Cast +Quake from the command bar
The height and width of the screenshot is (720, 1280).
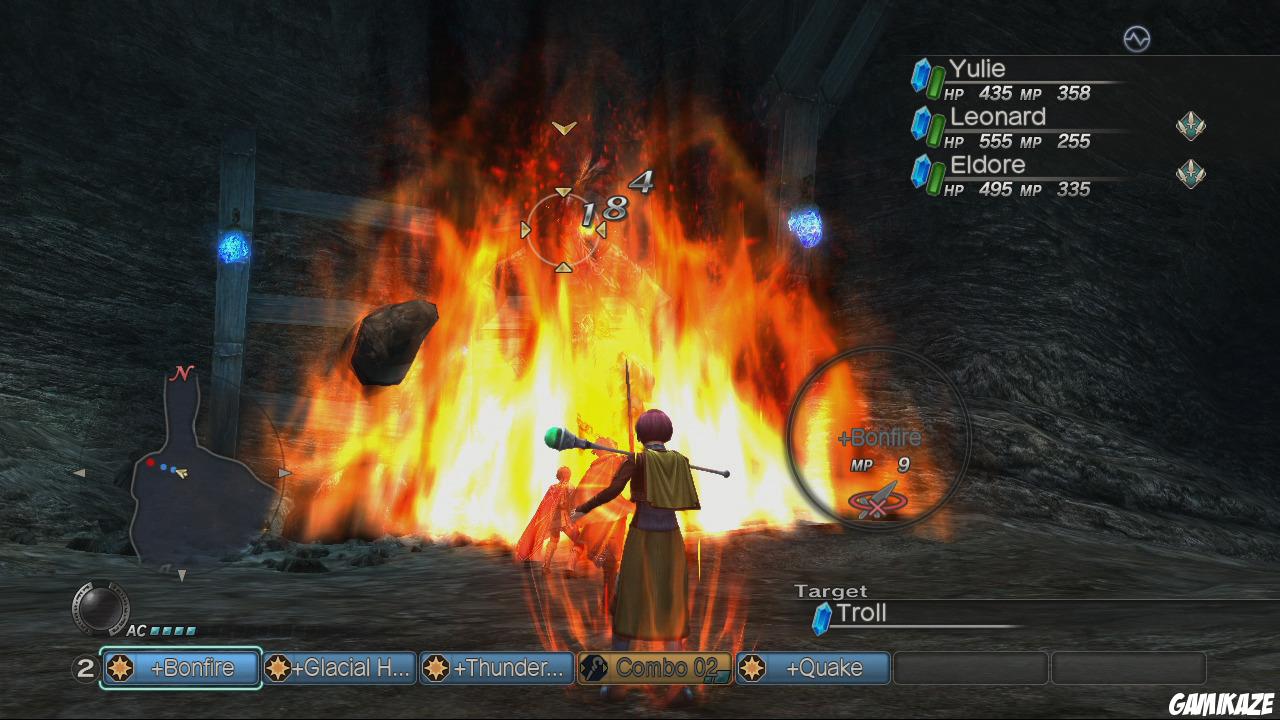point(812,668)
